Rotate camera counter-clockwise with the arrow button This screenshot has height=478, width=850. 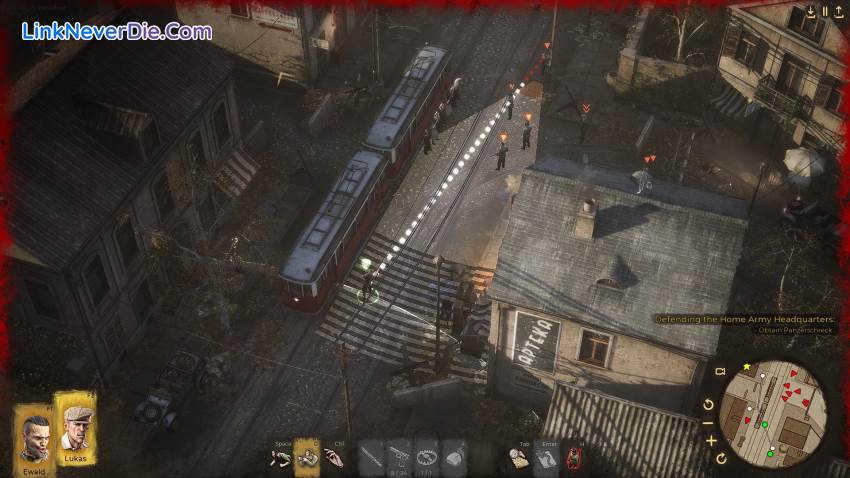tap(709, 405)
